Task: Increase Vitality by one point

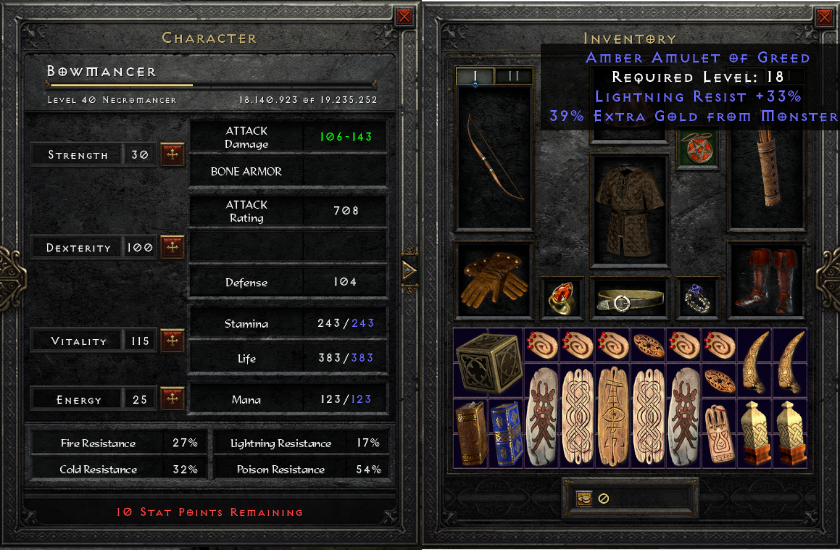Action: [x=172, y=341]
